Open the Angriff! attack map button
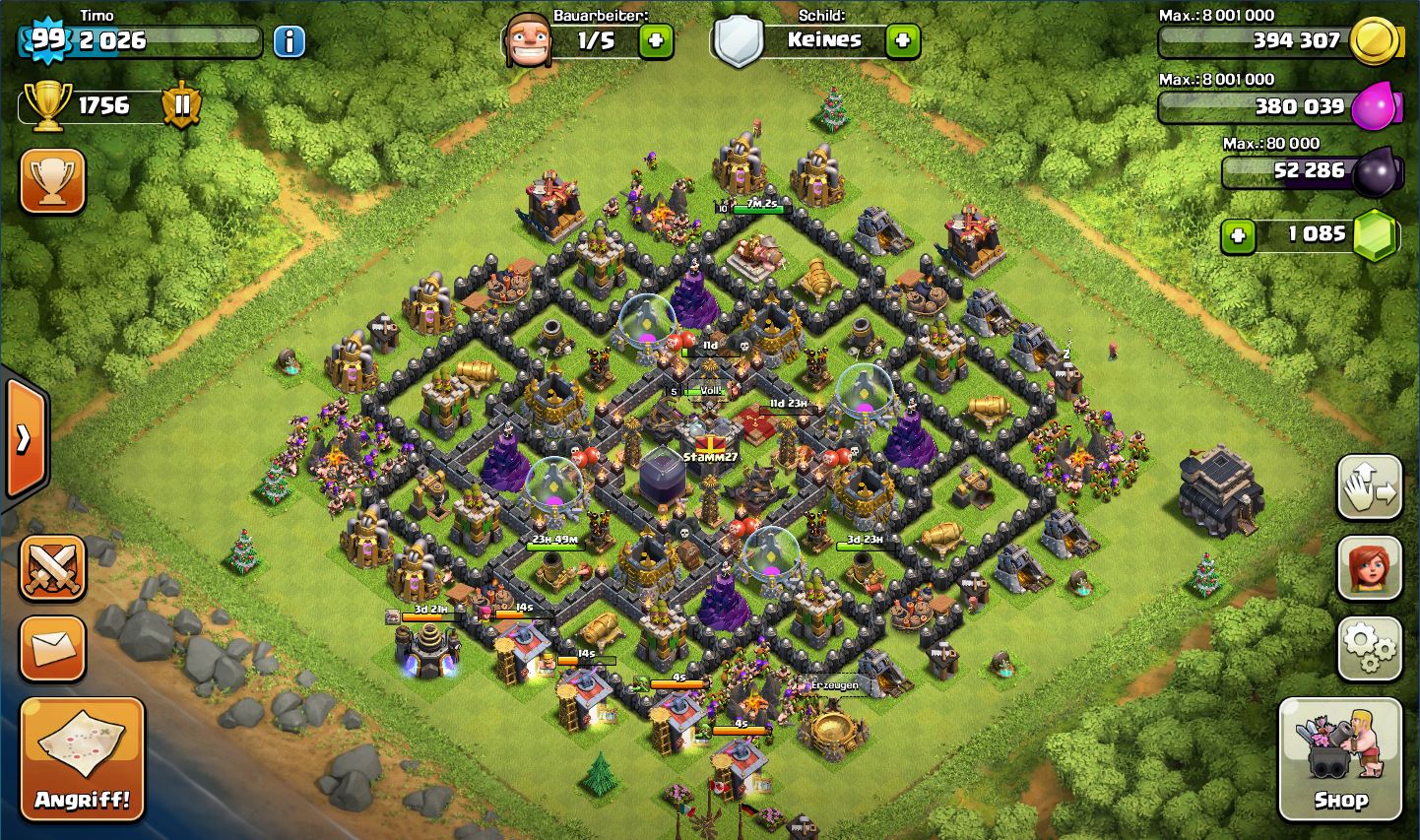The width and height of the screenshot is (1420, 840). tap(83, 758)
